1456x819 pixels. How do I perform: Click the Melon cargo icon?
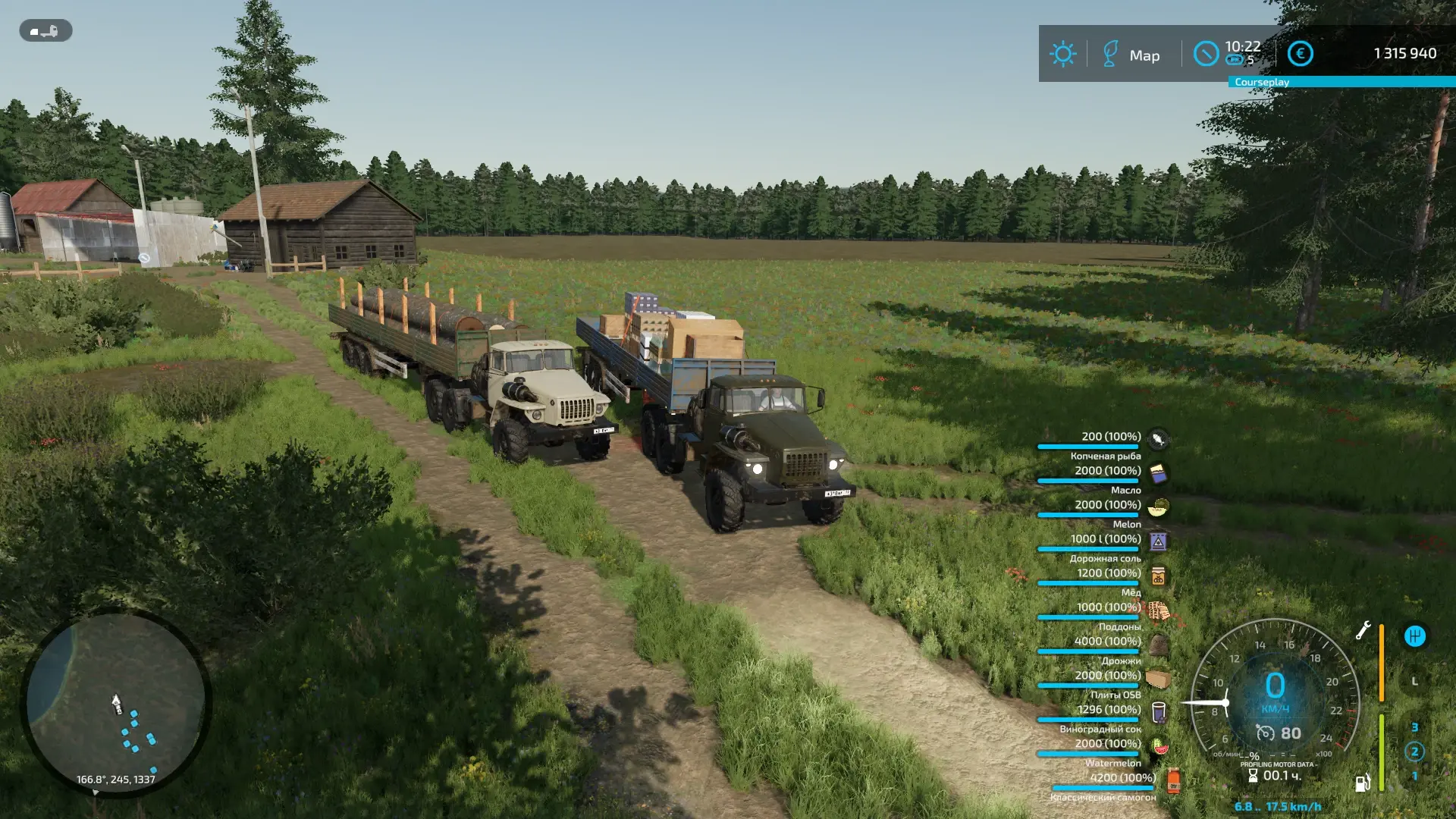click(x=1158, y=507)
